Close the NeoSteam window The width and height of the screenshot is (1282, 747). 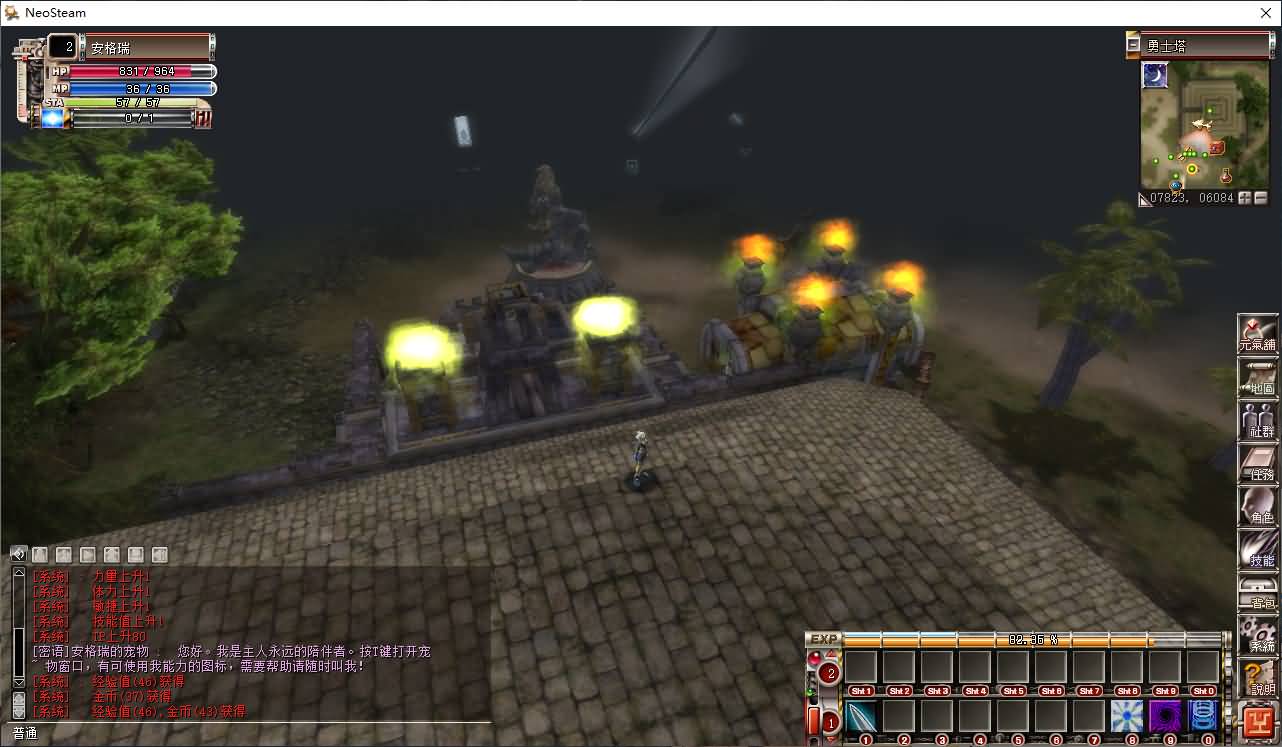[1265, 13]
